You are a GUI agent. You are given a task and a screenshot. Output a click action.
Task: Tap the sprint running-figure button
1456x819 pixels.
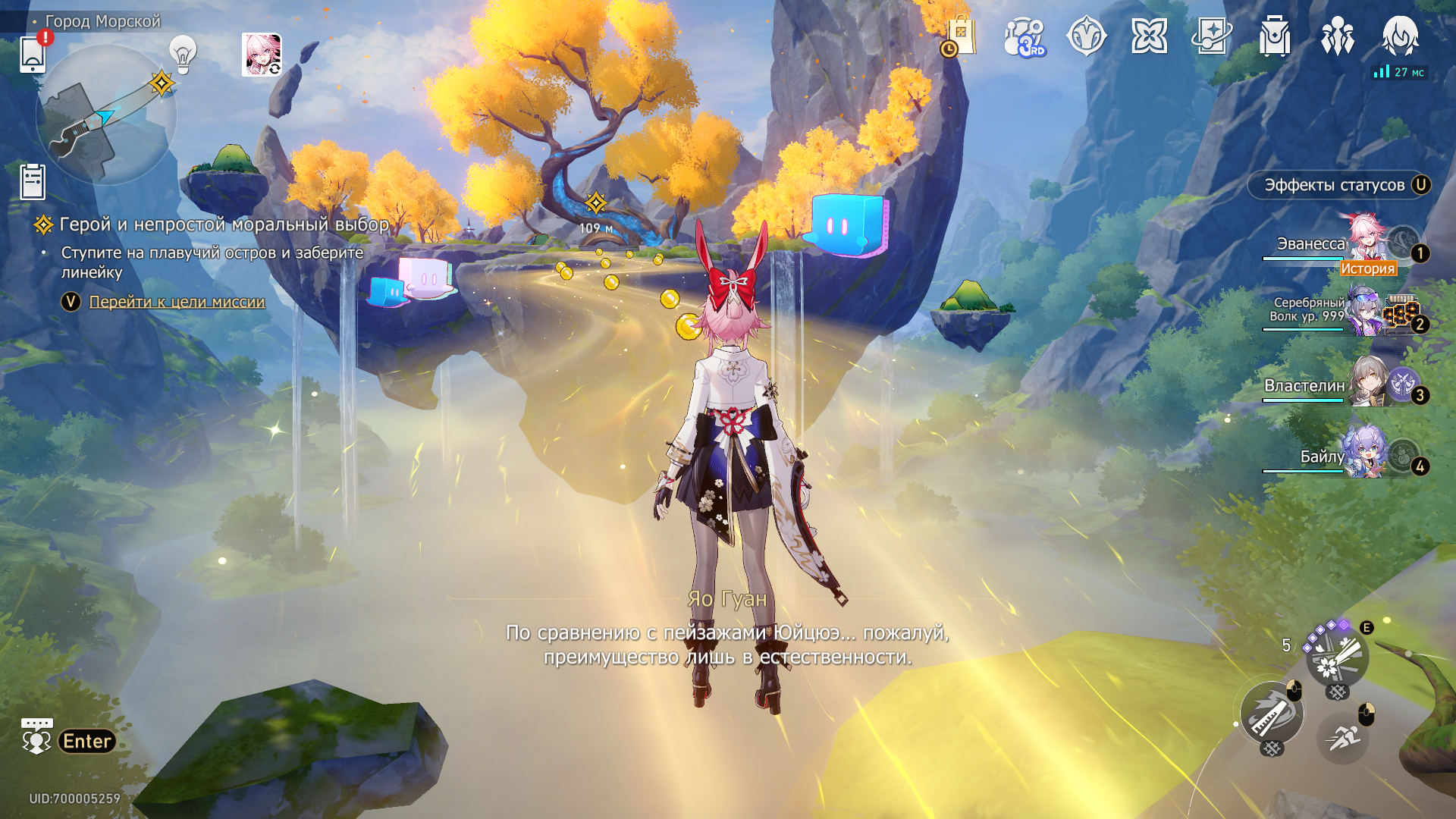[1343, 736]
